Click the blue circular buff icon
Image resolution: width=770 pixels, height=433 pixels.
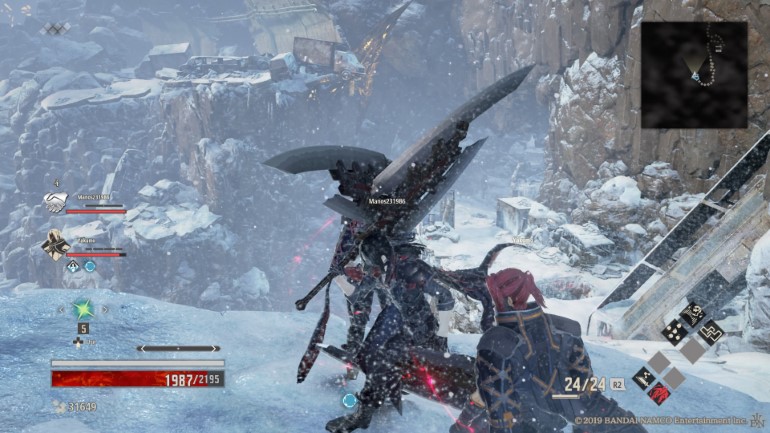click(x=90, y=266)
